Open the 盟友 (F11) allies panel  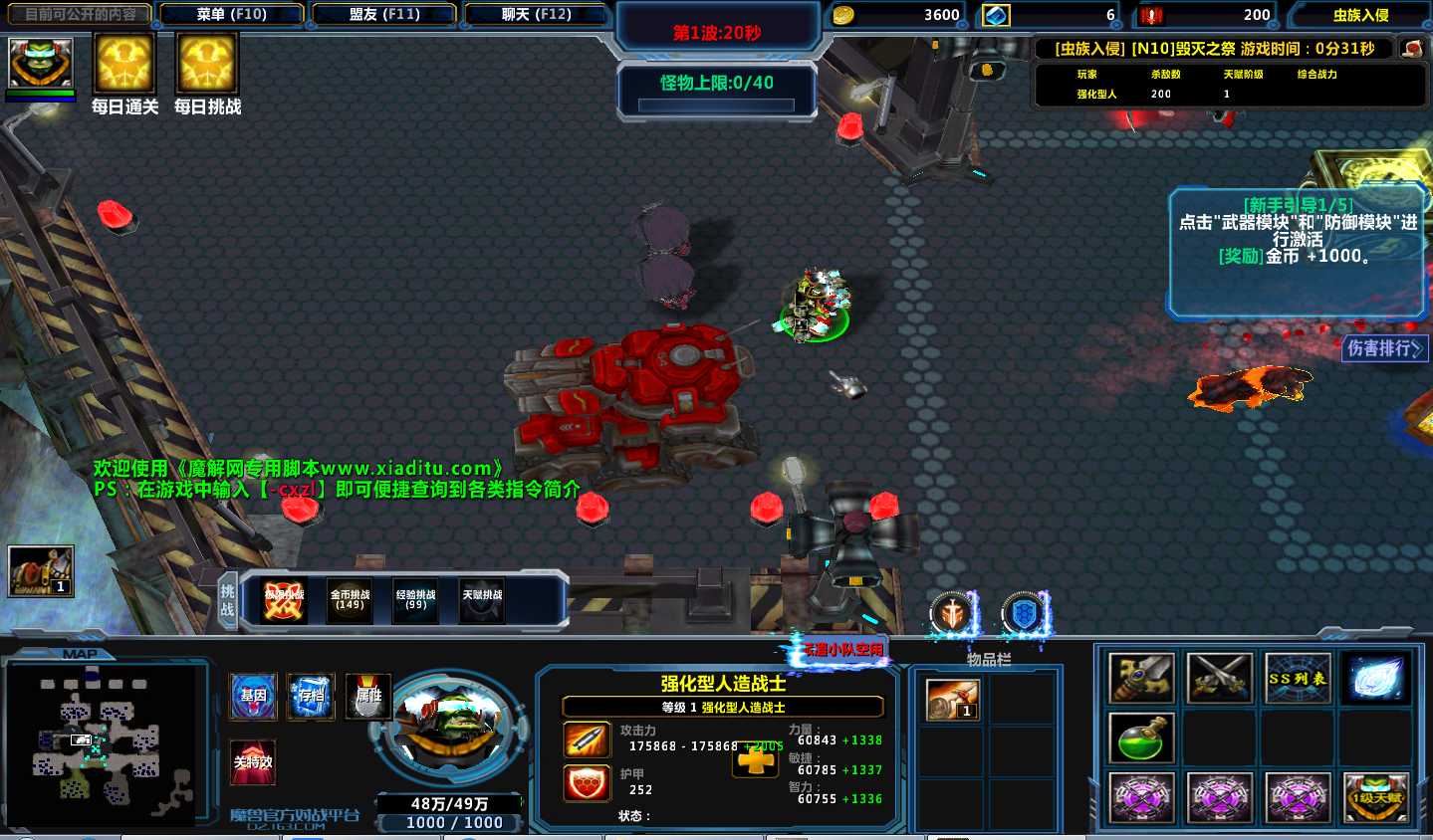pos(384,15)
